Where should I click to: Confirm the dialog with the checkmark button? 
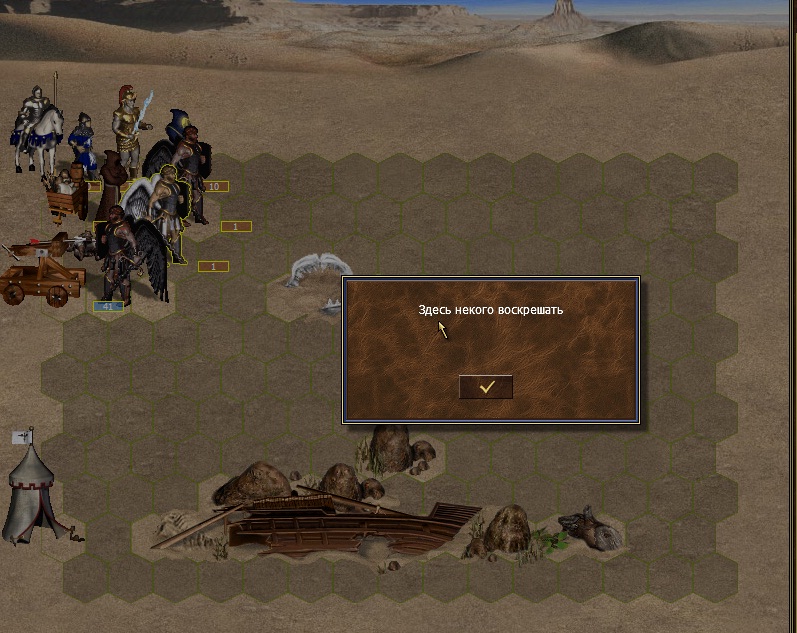pyautogui.click(x=486, y=387)
